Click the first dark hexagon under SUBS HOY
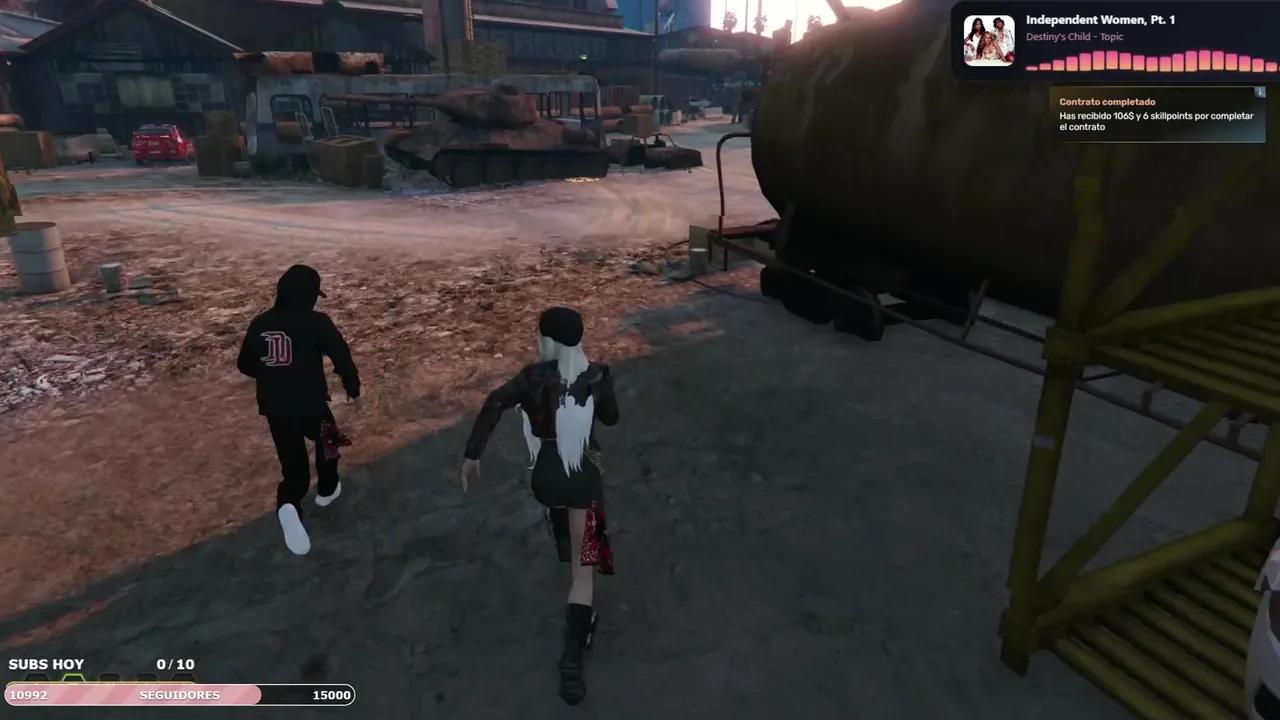The image size is (1280, 720). pos(37,675)
